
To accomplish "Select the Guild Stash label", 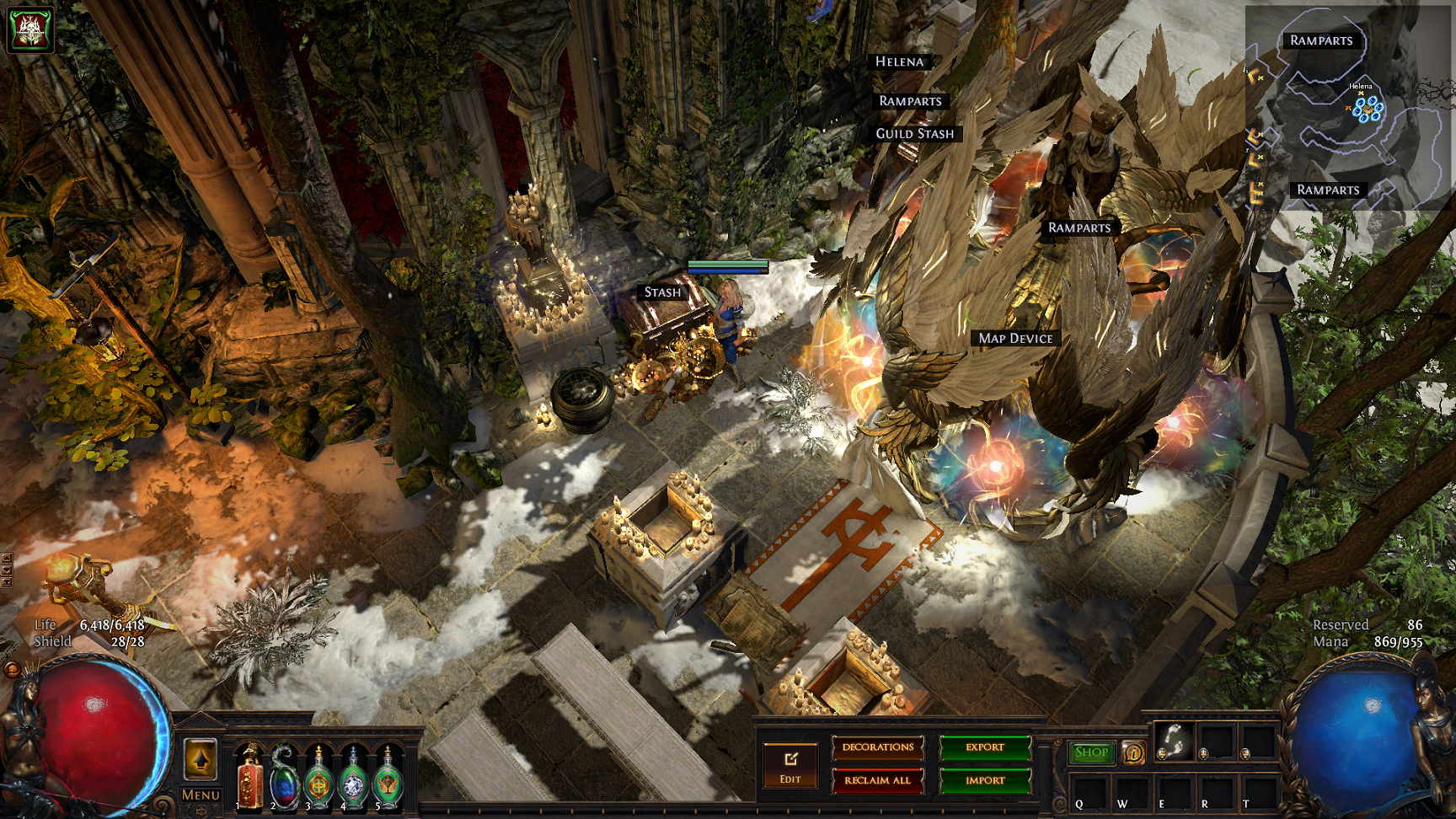I will point(914,134).
